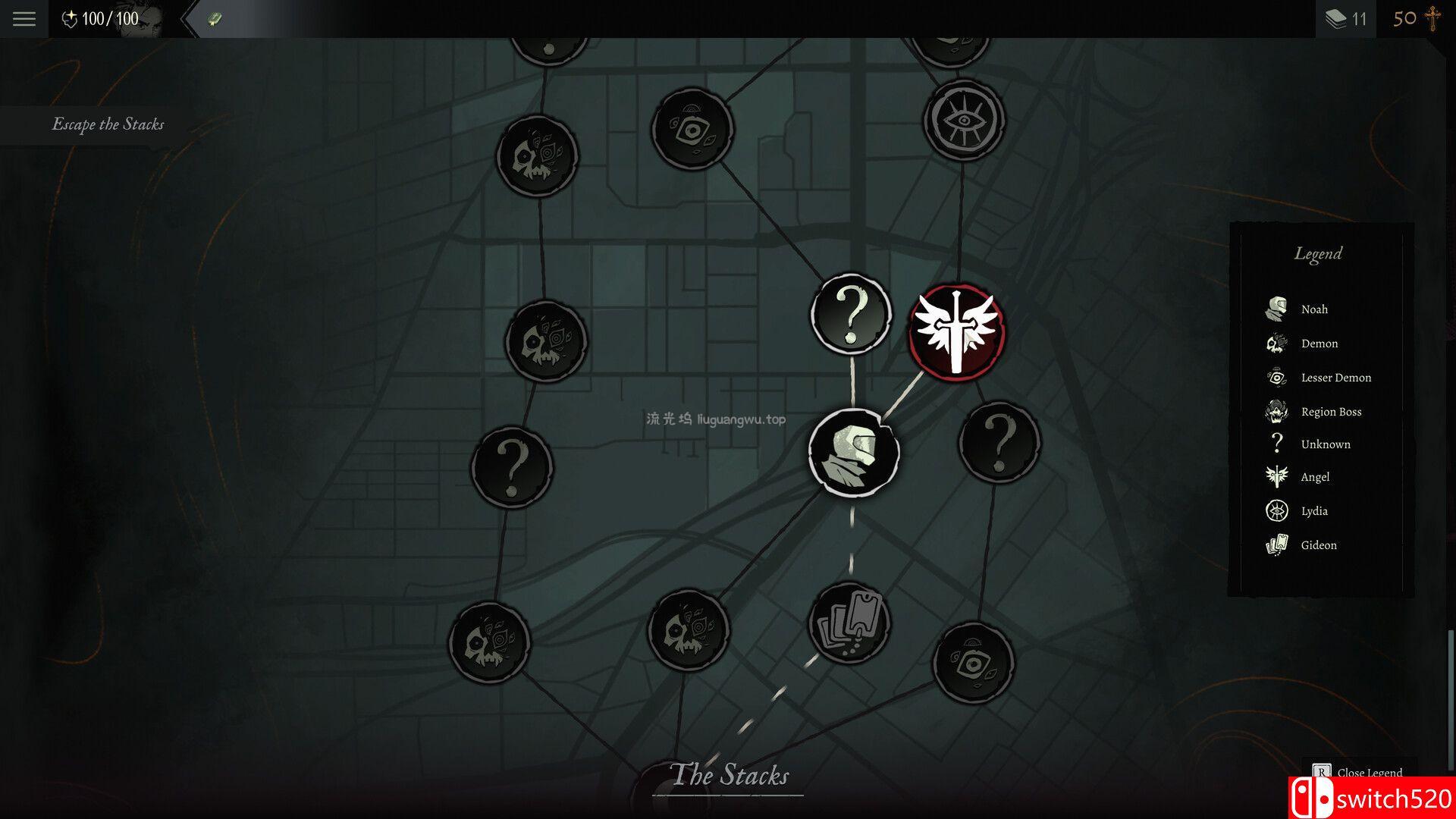
Task: Click Noah's current position node
Action: (x=853, y=453)
